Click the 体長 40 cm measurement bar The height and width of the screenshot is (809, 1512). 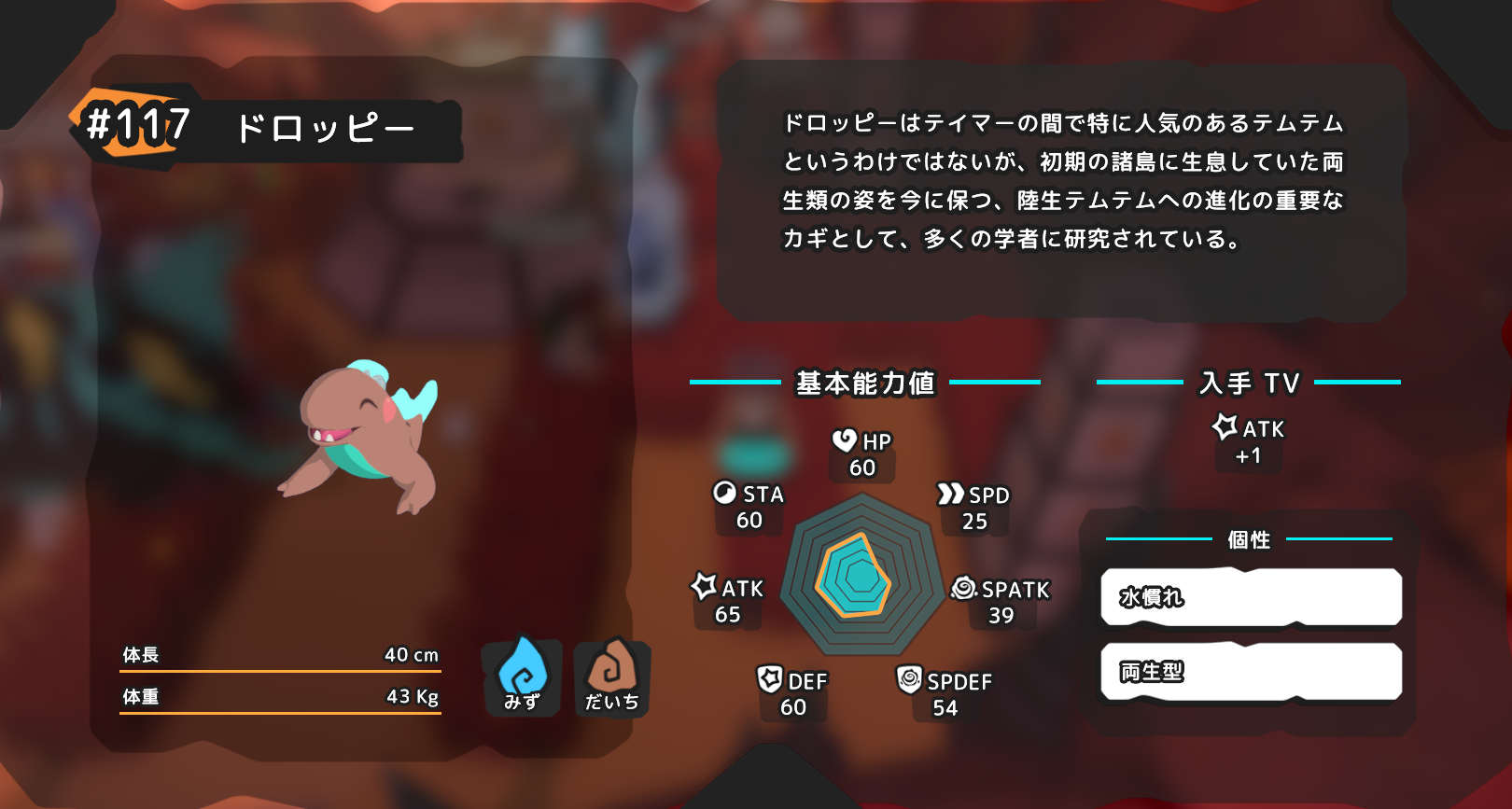(x=280, y=654)
